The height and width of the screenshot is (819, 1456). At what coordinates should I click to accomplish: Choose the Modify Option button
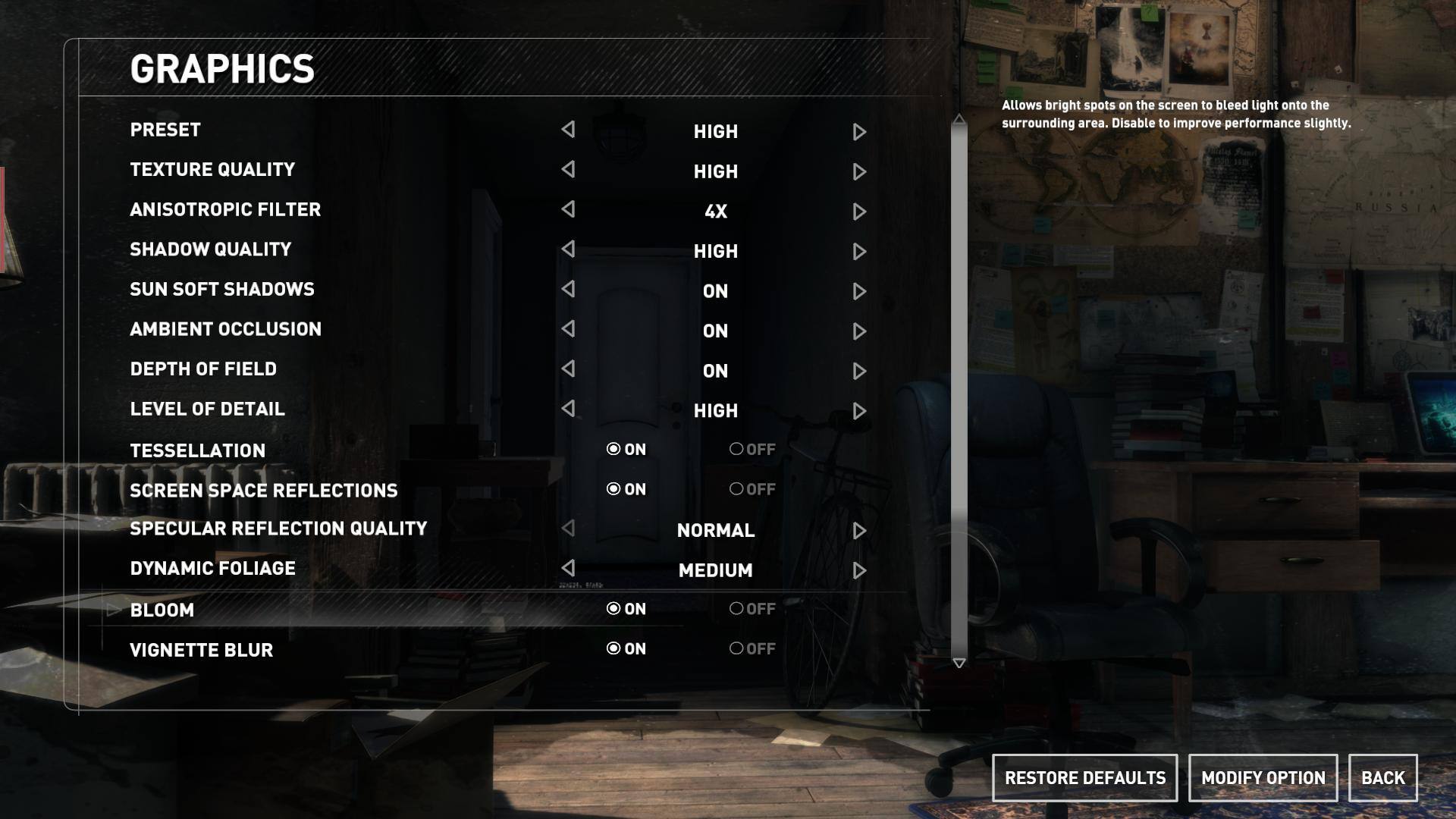click(1263, 778)
